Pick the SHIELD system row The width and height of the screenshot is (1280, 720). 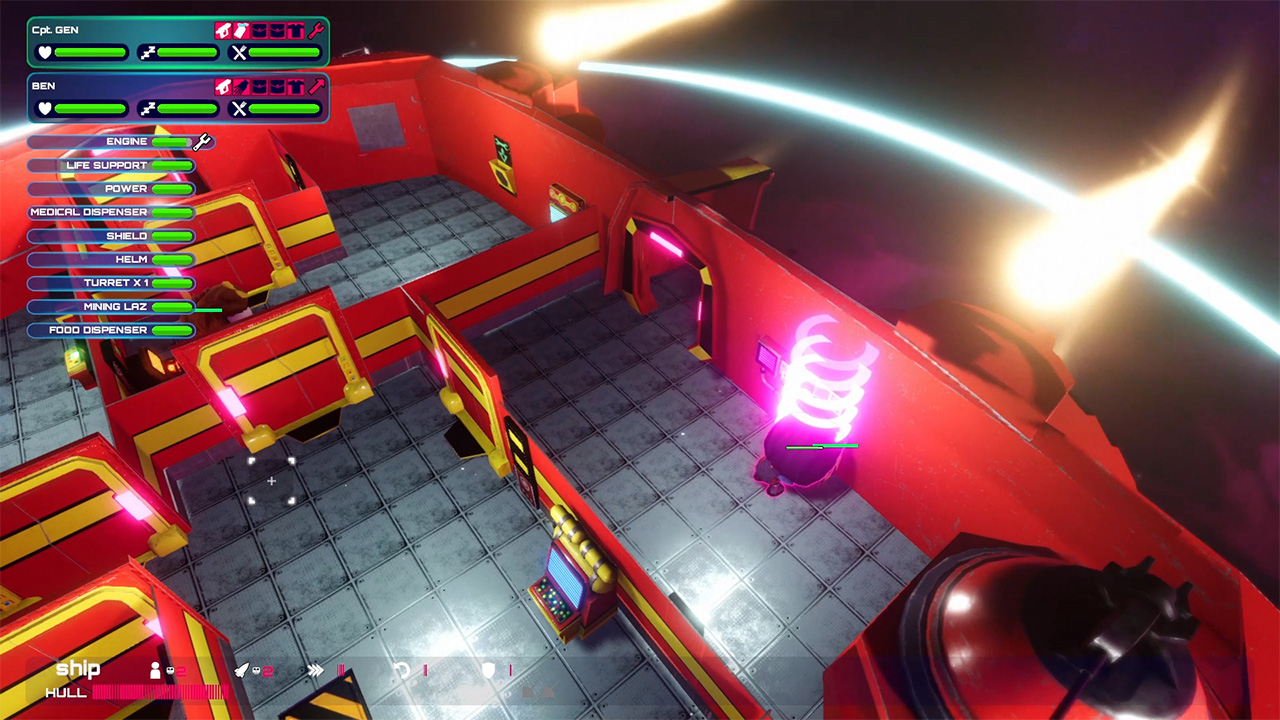(x=112, y=236)
